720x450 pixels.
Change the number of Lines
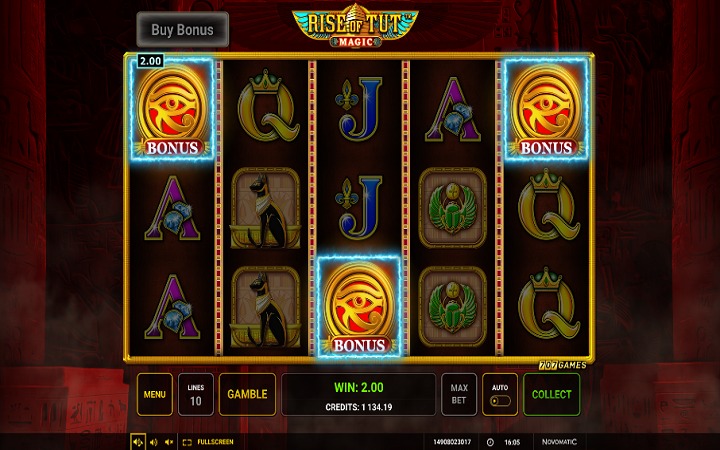point(195,394)
